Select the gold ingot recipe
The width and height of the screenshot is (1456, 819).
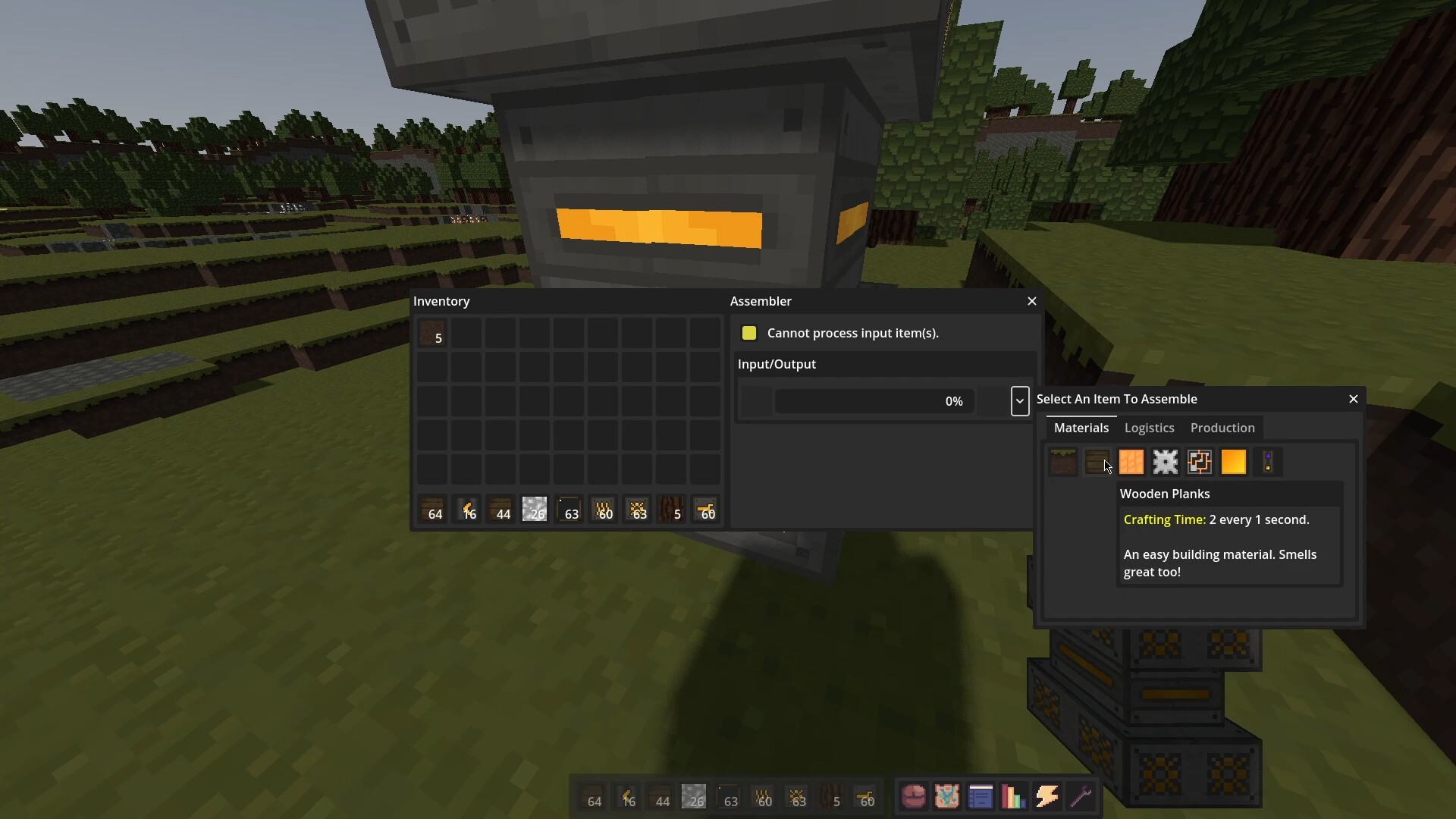(x=1235, y=462)
